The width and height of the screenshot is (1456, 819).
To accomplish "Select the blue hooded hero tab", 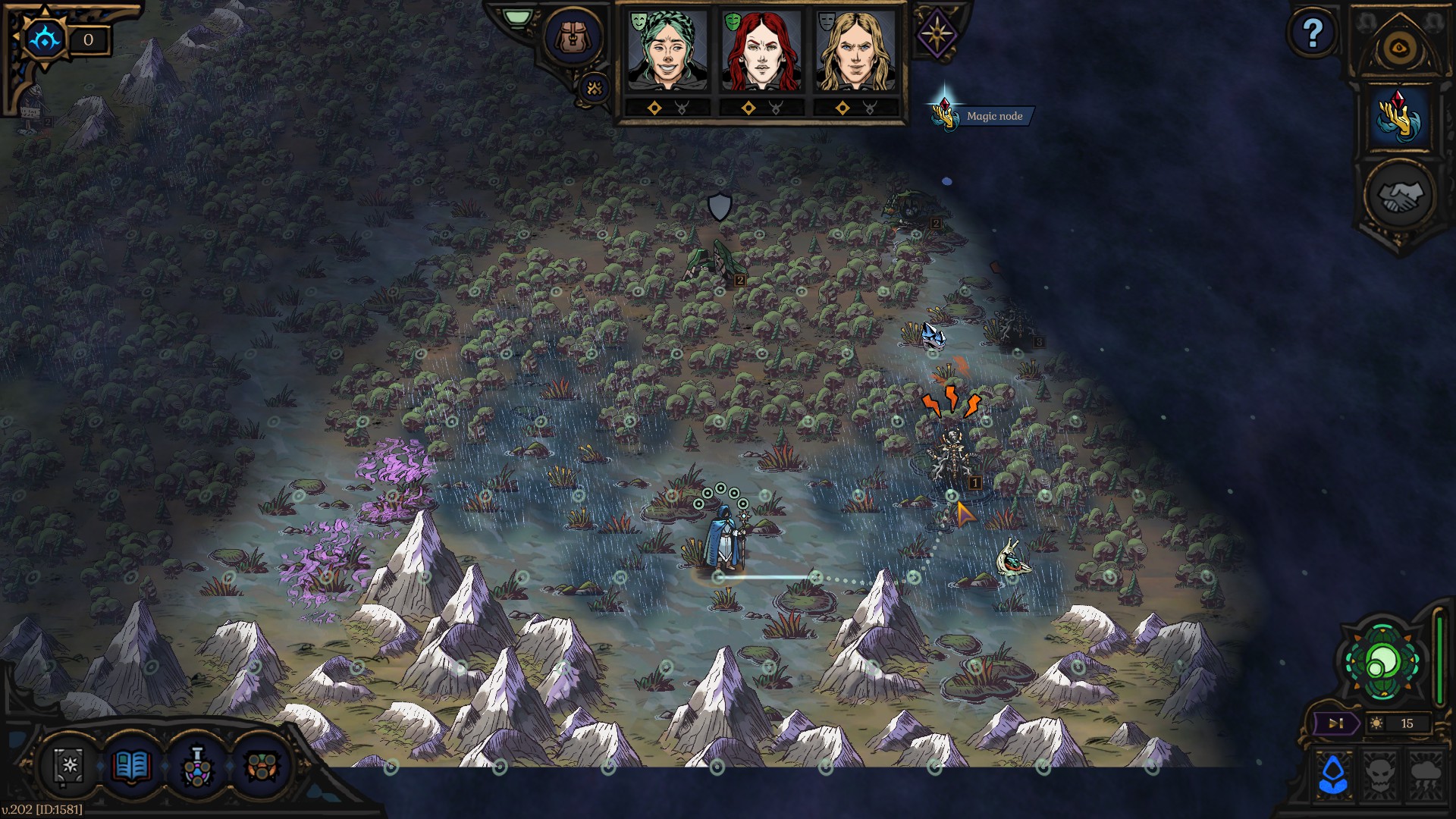I will click(1333, 774).
